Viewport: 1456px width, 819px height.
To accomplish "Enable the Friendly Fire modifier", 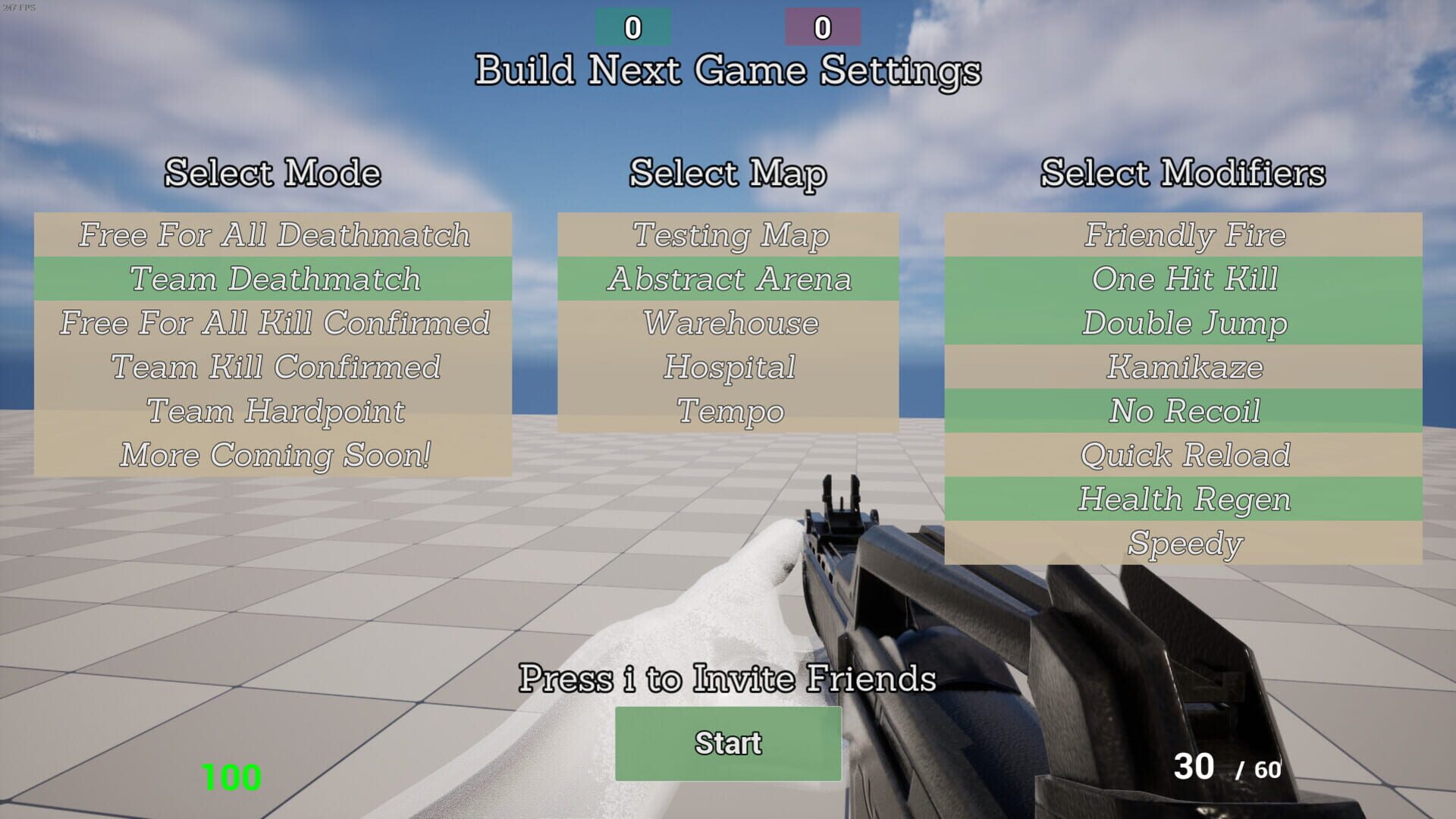I will pyautogui.click(x=1183, y=235).
